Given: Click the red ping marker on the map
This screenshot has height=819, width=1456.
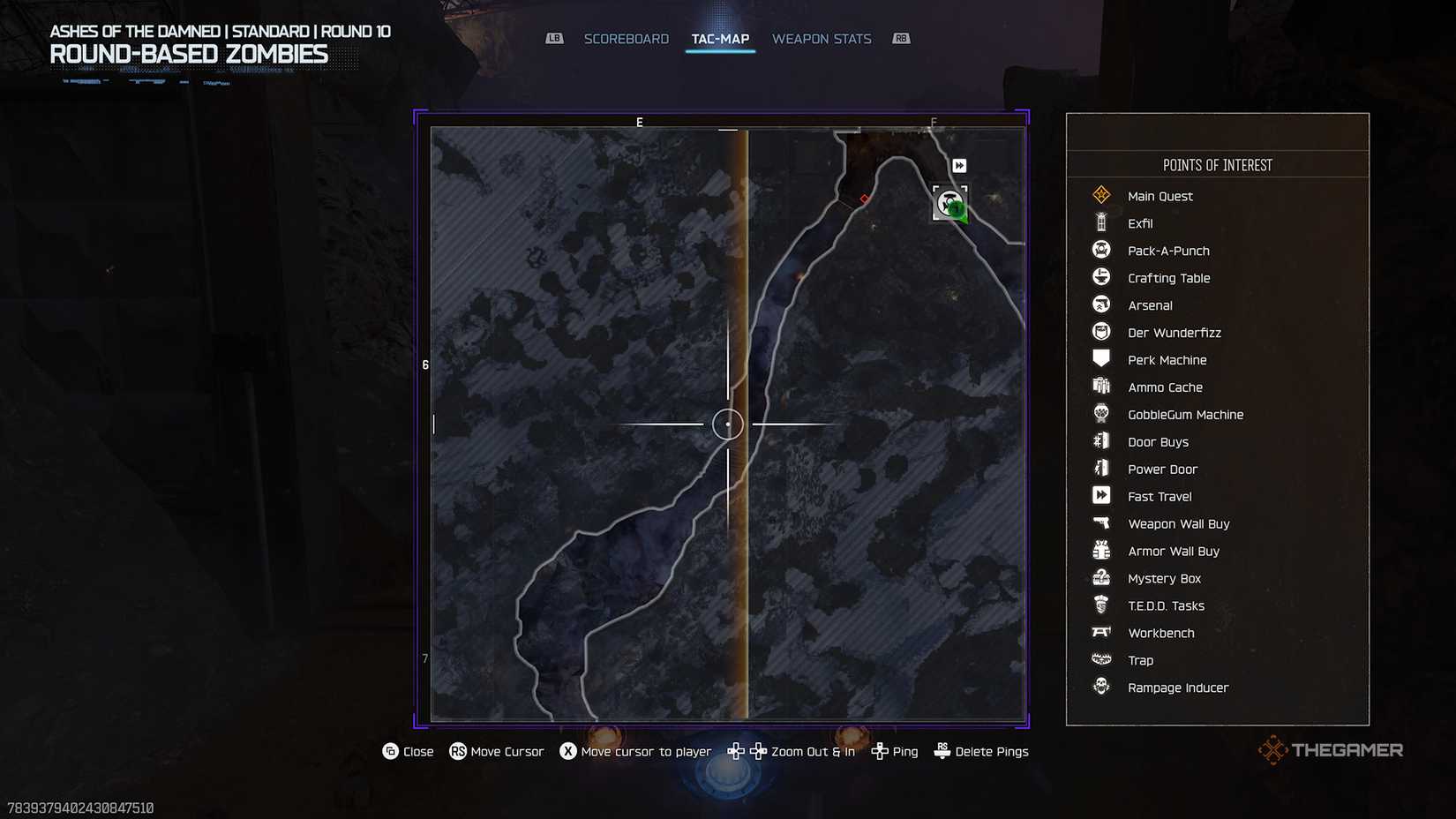Looking at the screenshot, I should coord(863,199).
